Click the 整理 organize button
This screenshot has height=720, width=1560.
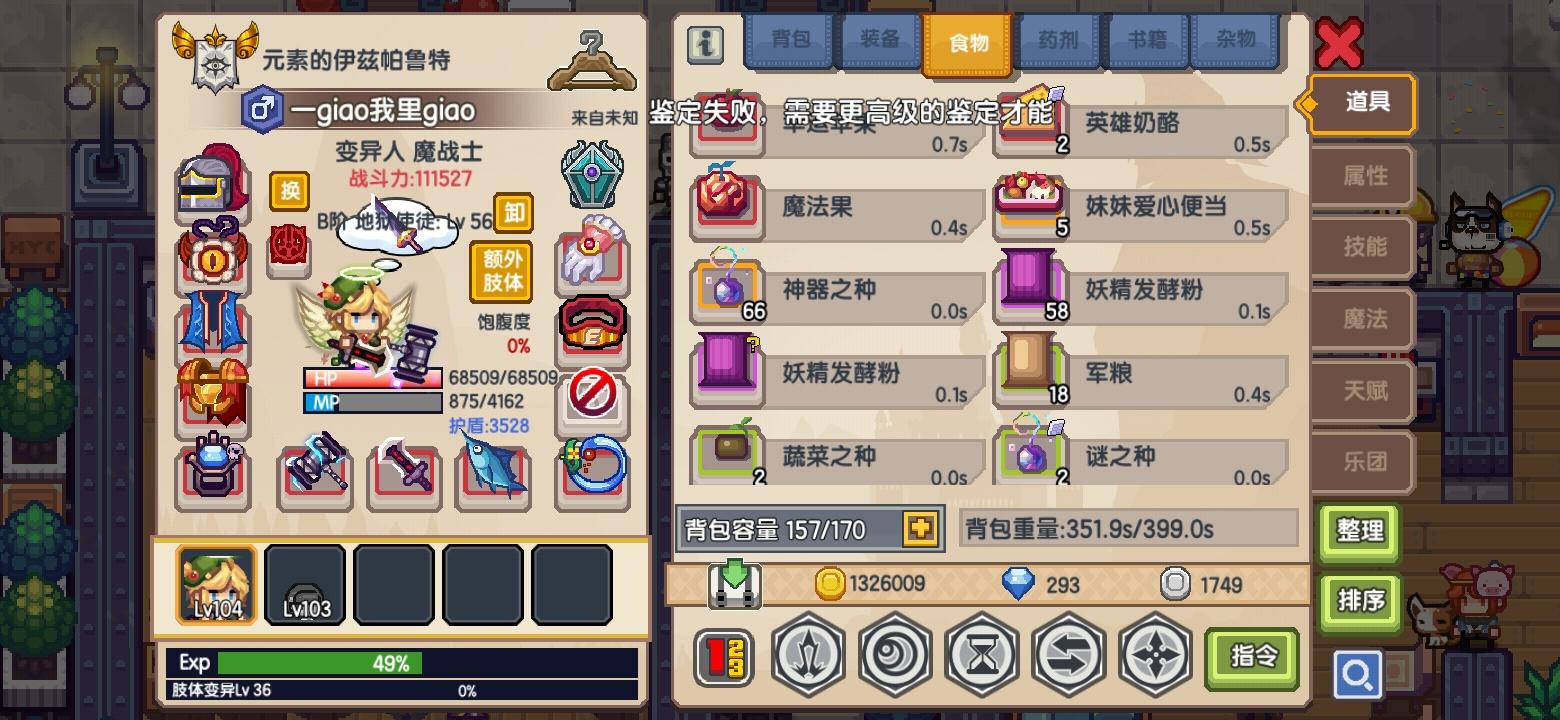[1360, 533]
